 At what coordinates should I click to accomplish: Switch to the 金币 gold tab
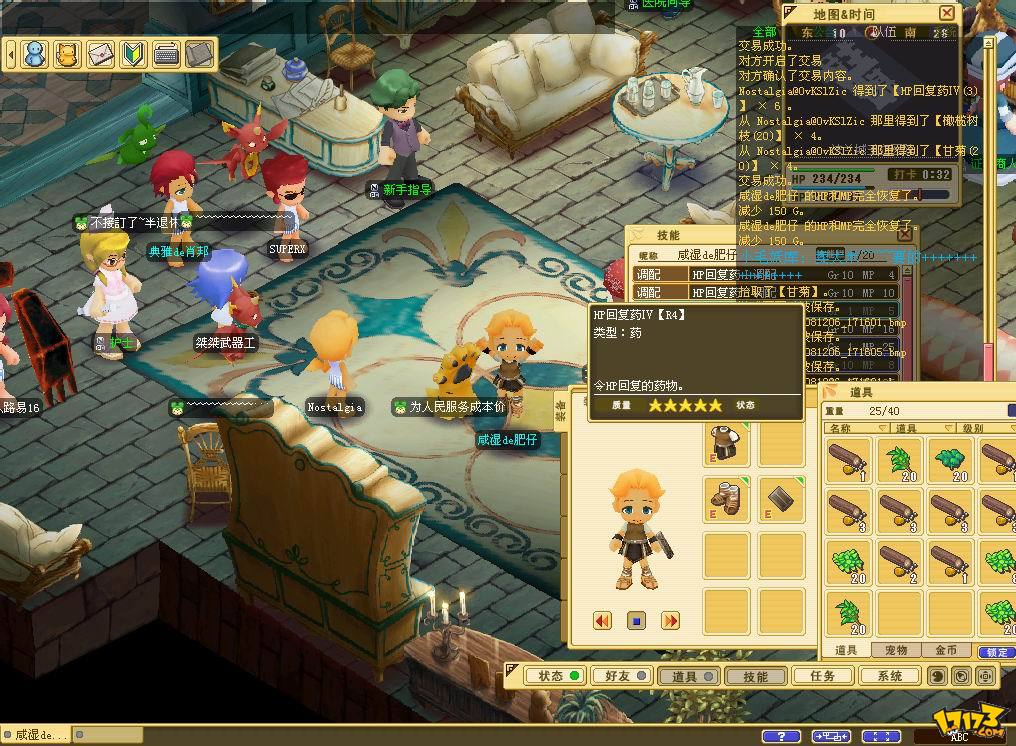pos(945,651)
